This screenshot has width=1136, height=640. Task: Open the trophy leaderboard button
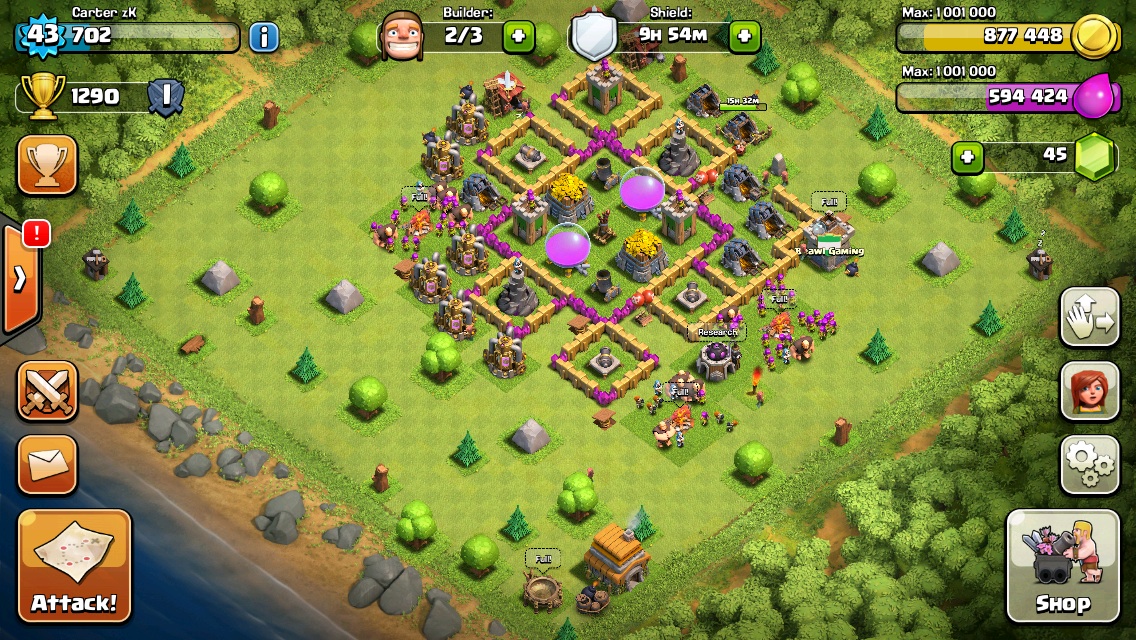[47, 165]
